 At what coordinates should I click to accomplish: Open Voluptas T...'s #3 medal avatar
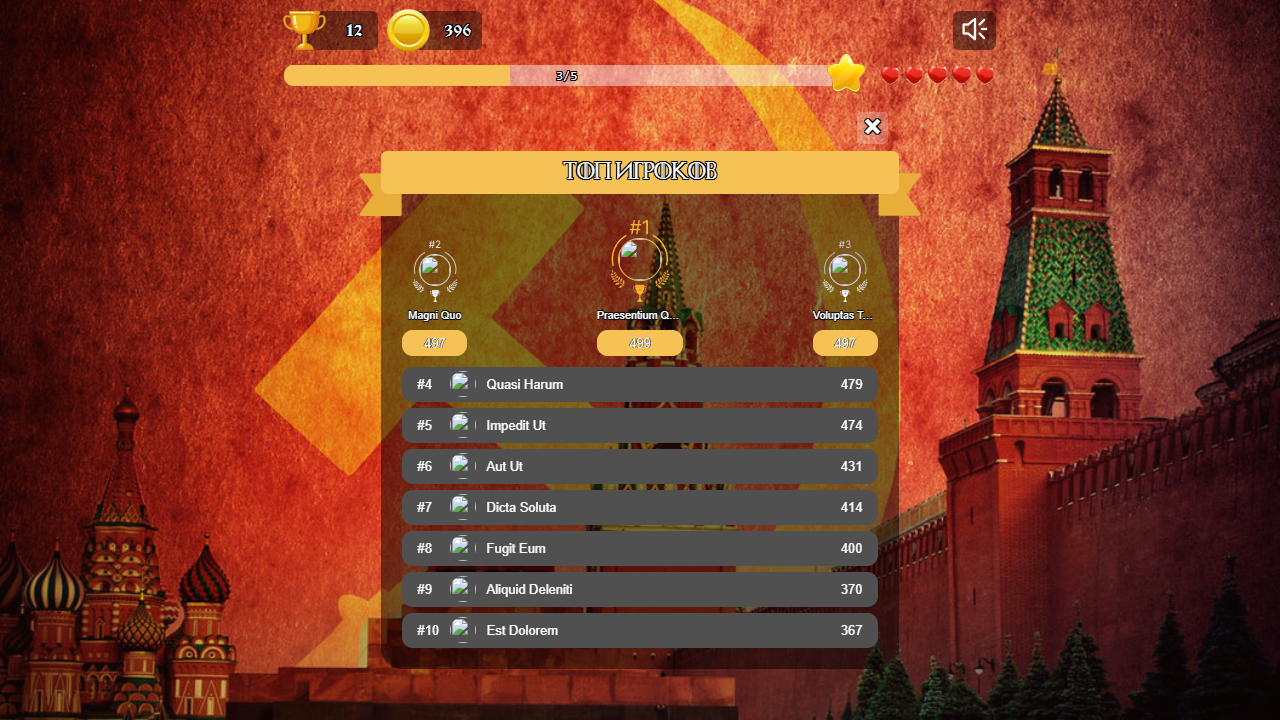click(845, 267)
